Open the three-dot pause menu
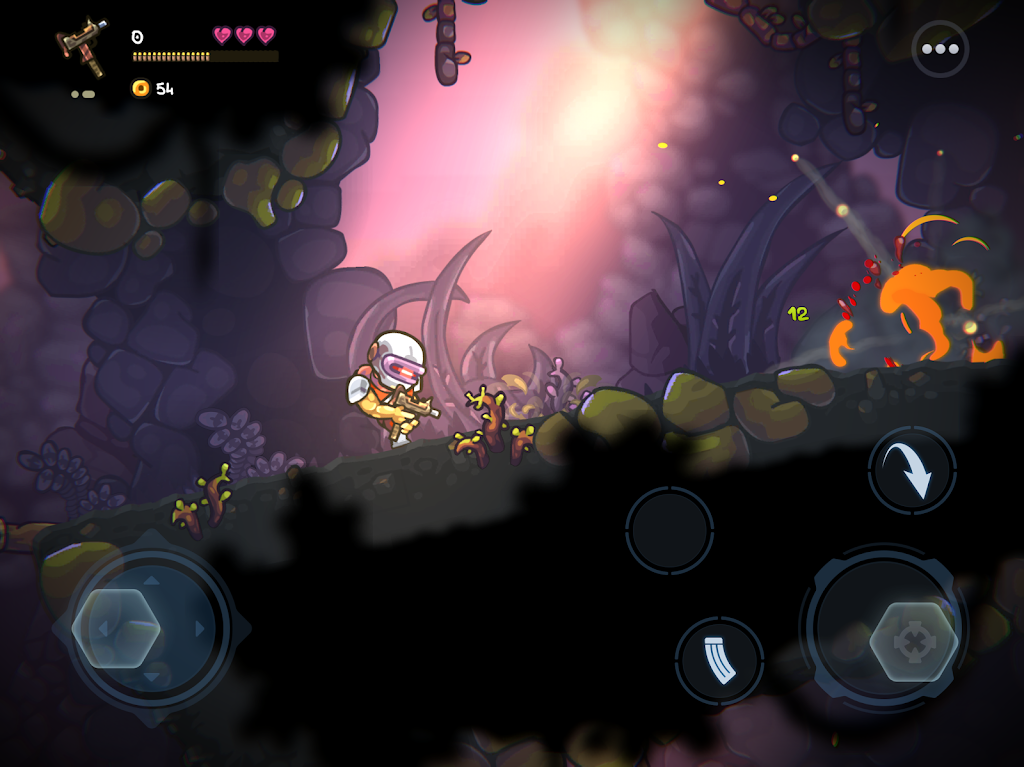Screen dimensions: 1024x767 pos(940,49)
